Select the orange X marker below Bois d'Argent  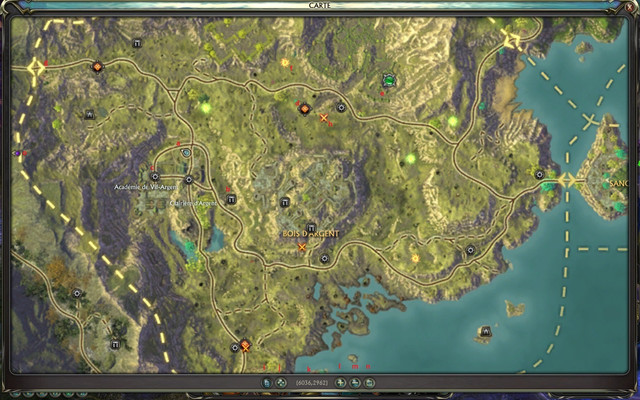pyautogui.click(x=302, y=247)
